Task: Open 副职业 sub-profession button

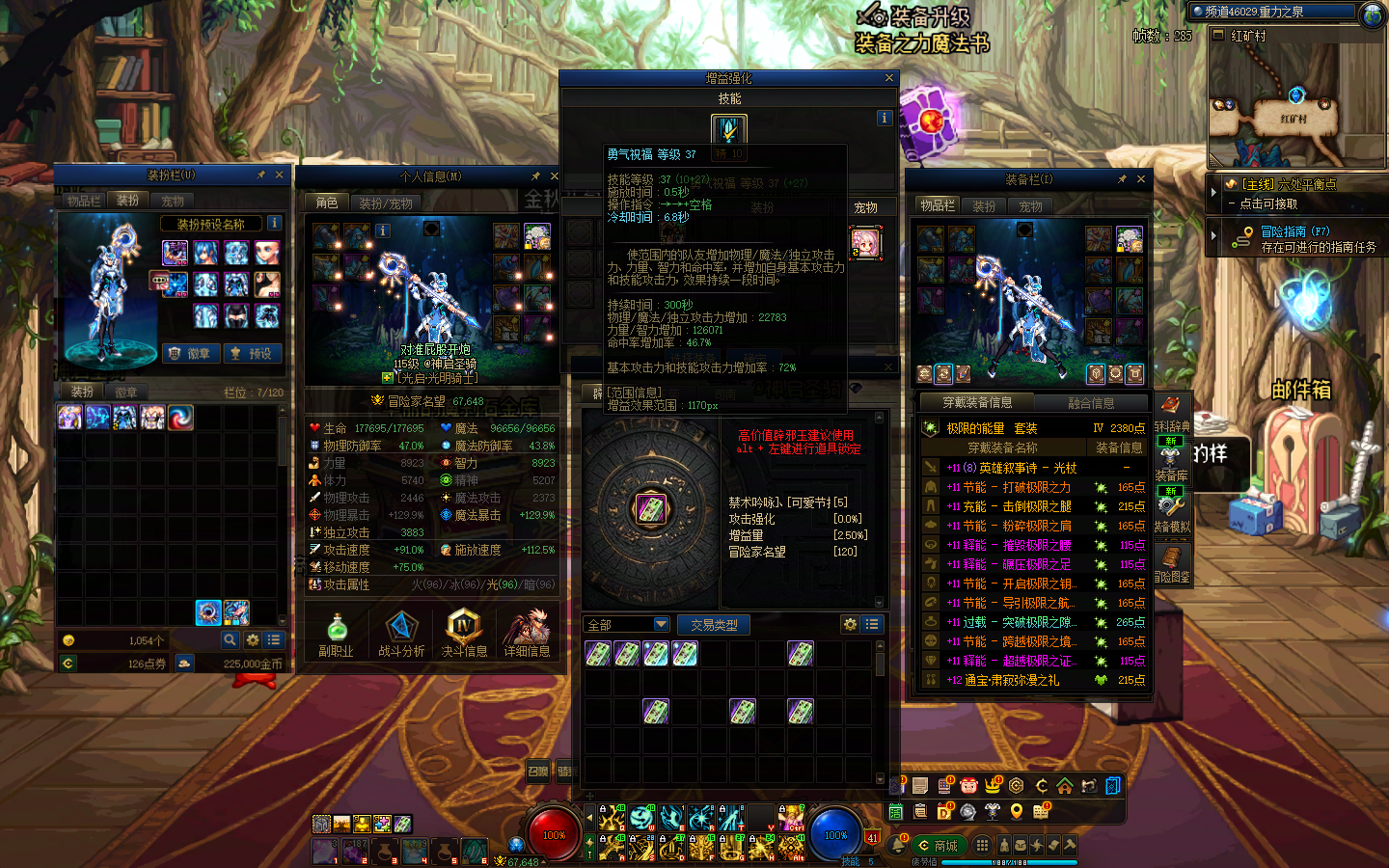Action: click(337, 634)
